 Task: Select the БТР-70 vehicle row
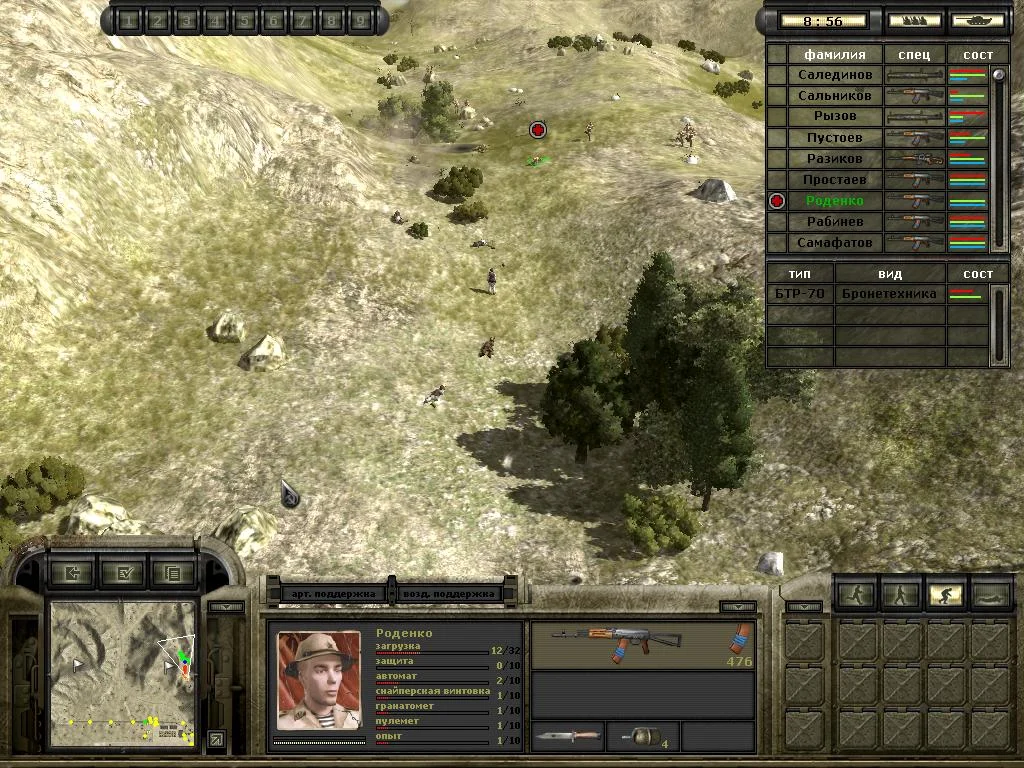(800, 294)
